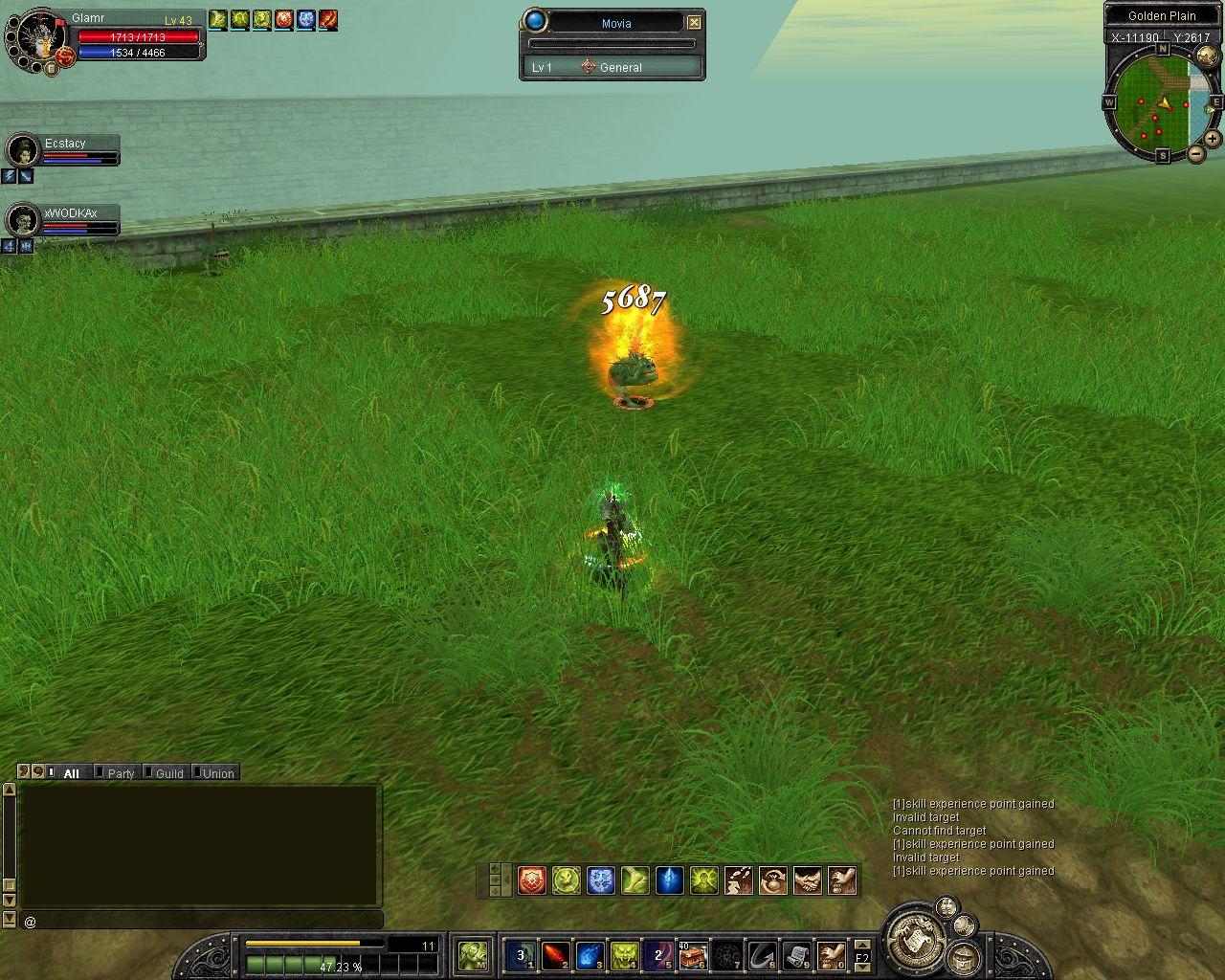Viewport: 1225px width, 980px height.
Task: Use the treasure chest item in slot 6
Action: point(693,954)
